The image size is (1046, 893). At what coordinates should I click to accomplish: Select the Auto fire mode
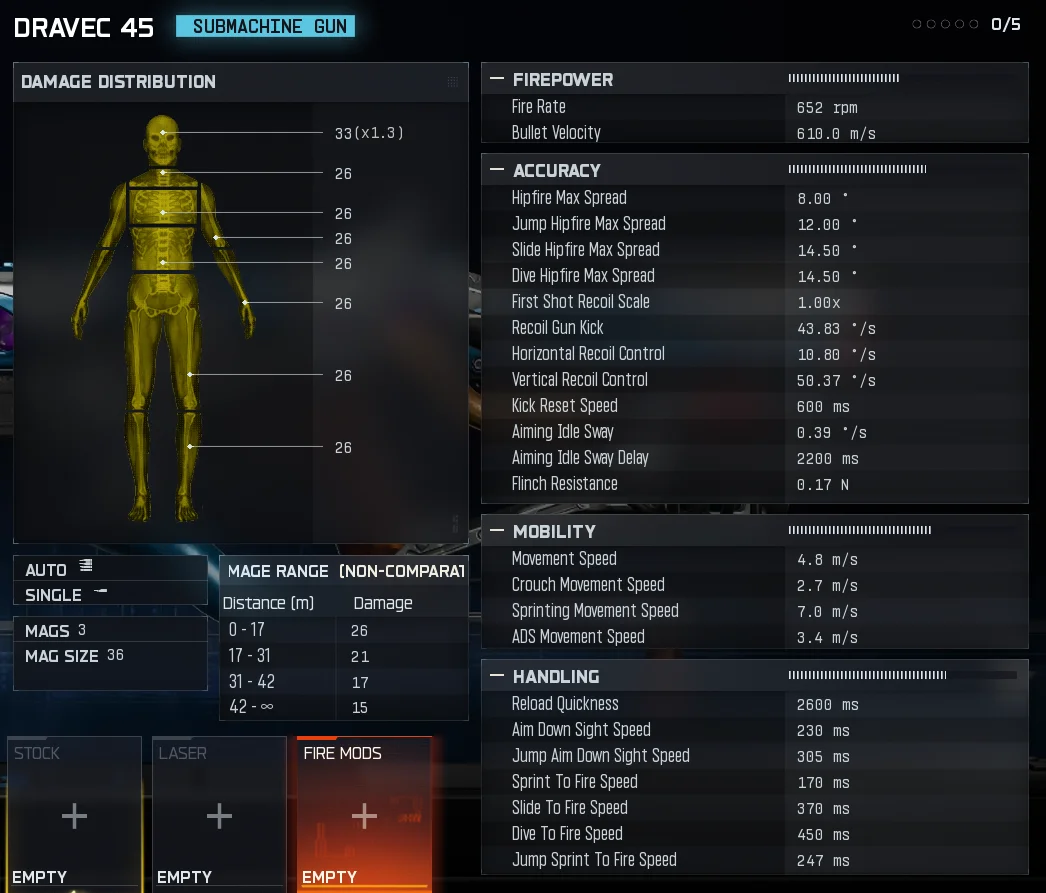tap(60, 569)
